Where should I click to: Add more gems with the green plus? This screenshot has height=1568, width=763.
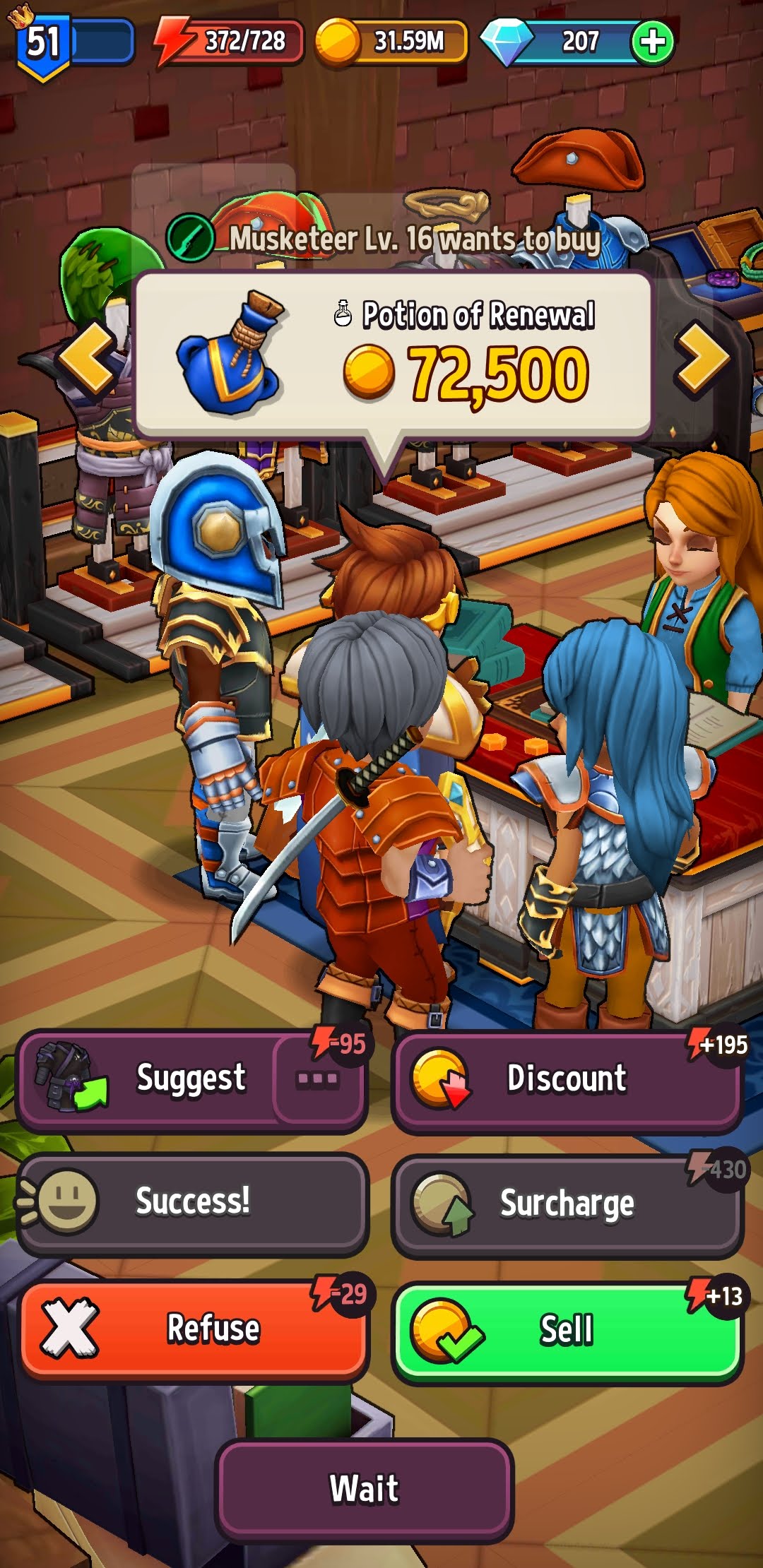pos(652,42)
